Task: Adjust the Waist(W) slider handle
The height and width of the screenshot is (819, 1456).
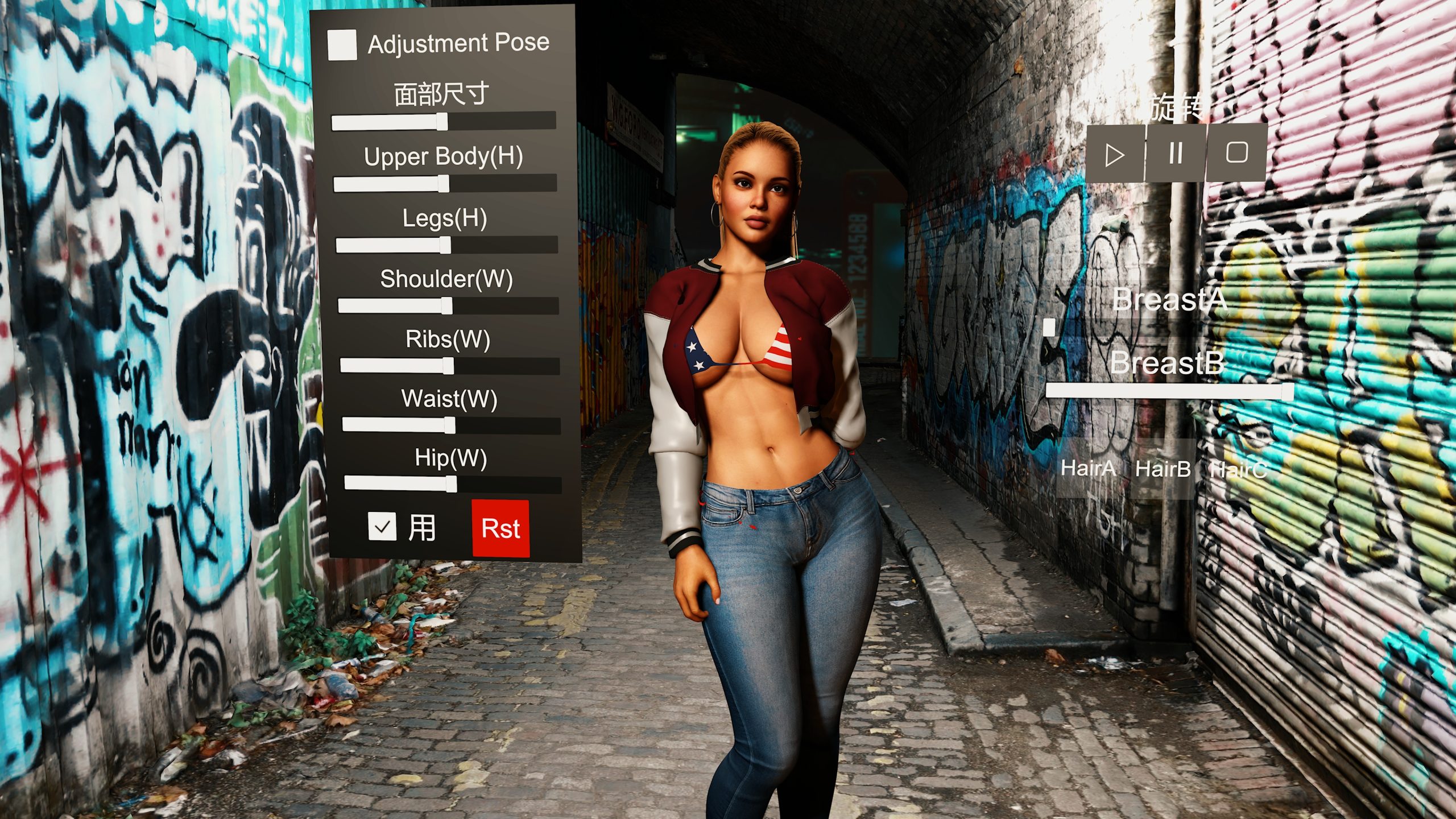Action: pyautogui.click(x=450, y=425)
